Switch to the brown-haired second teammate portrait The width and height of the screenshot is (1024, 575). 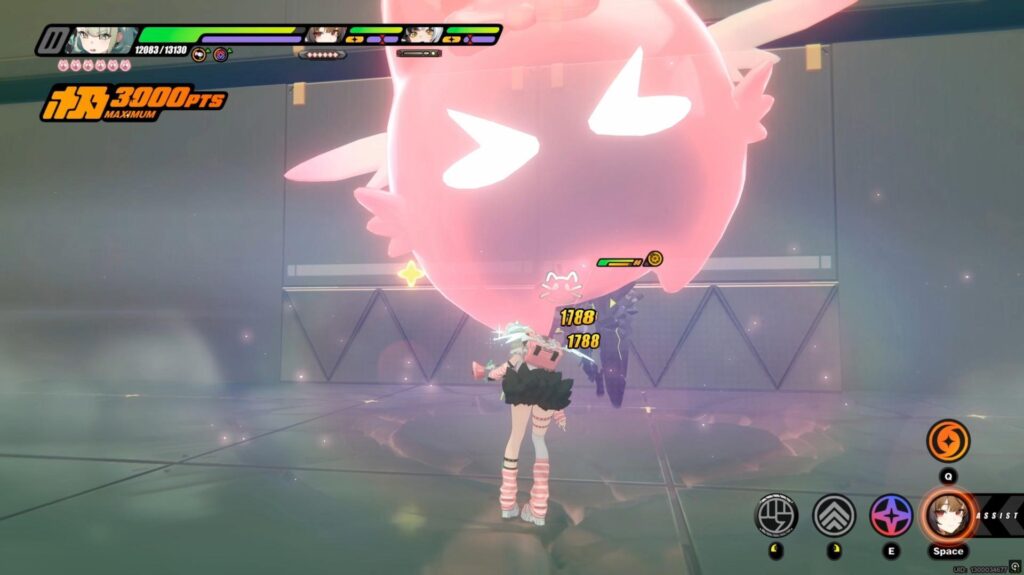point(323,36)
